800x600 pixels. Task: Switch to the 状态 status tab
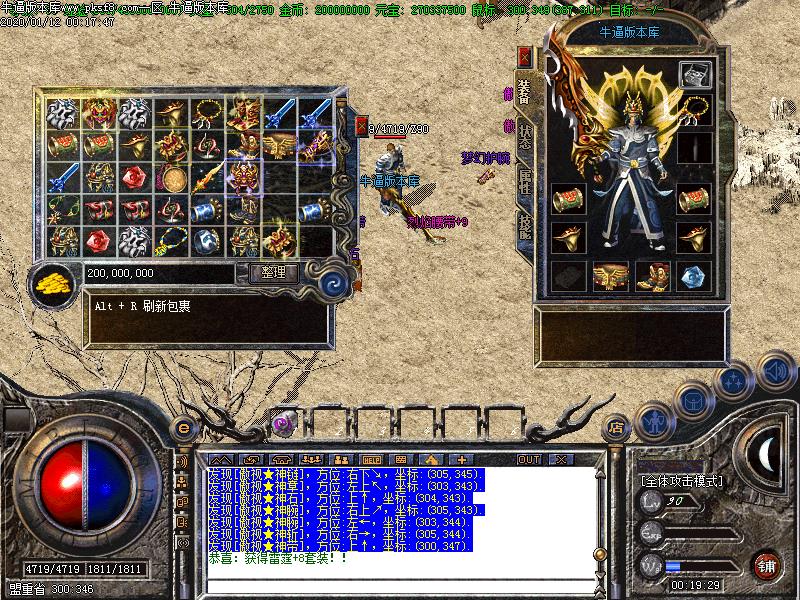524,139
